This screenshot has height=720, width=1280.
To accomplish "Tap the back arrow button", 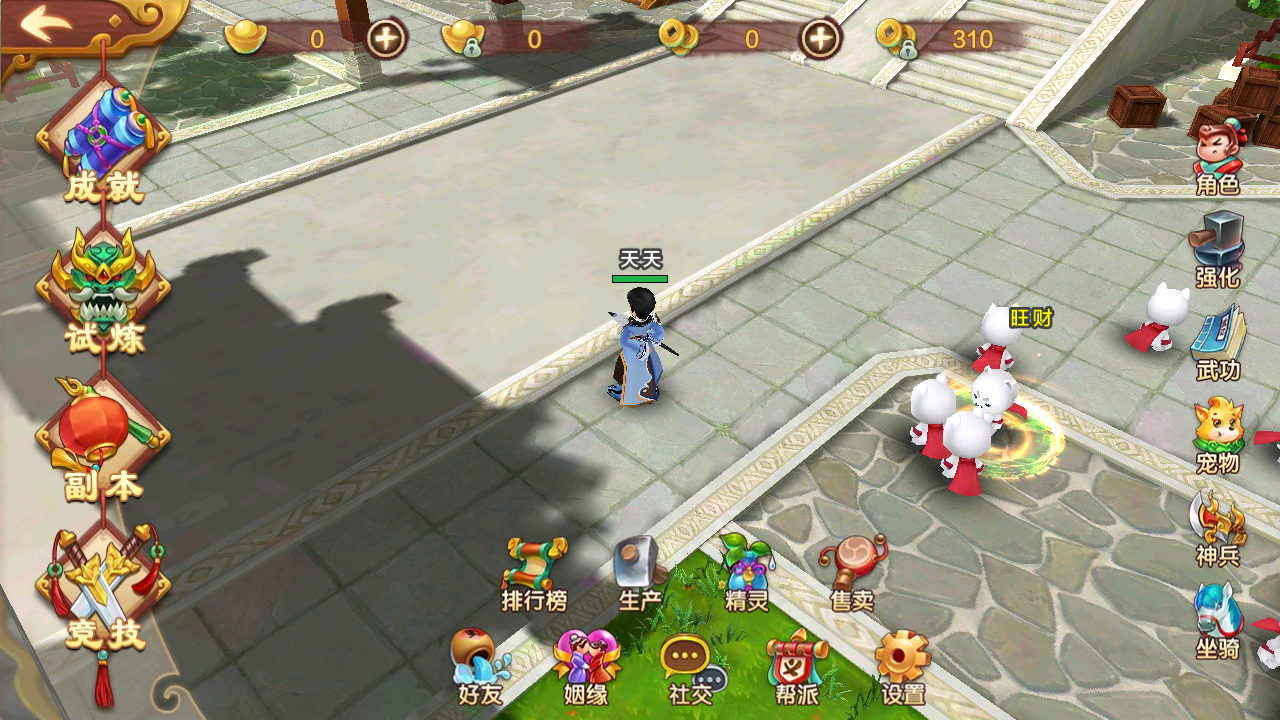I will (47, 24).
